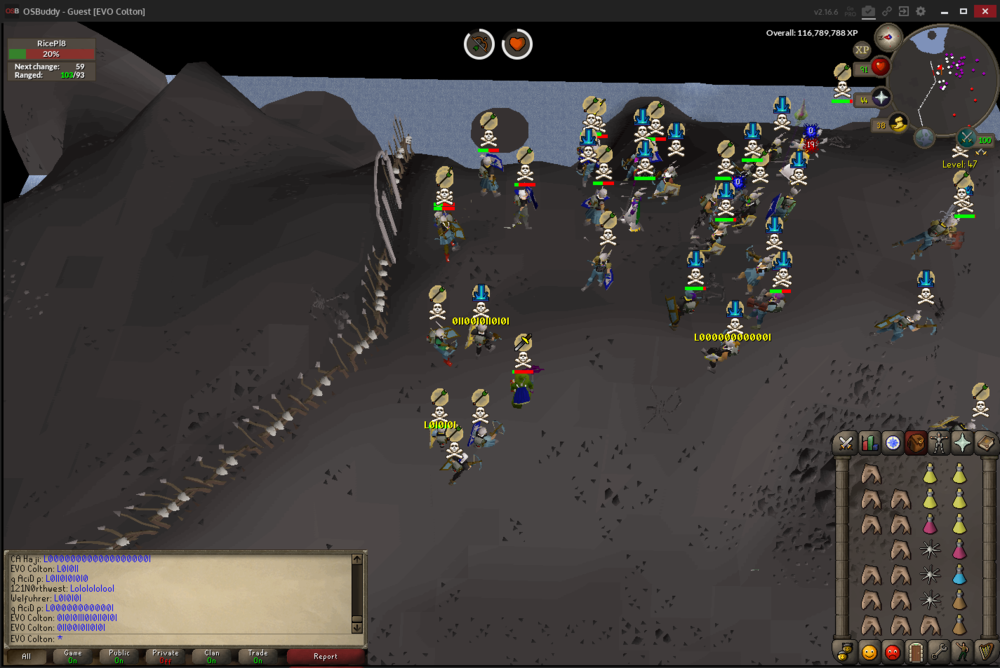The width and height of the screenshot is (1000, 668).
Task: Use the special attack orb
Action: (968, 137)
